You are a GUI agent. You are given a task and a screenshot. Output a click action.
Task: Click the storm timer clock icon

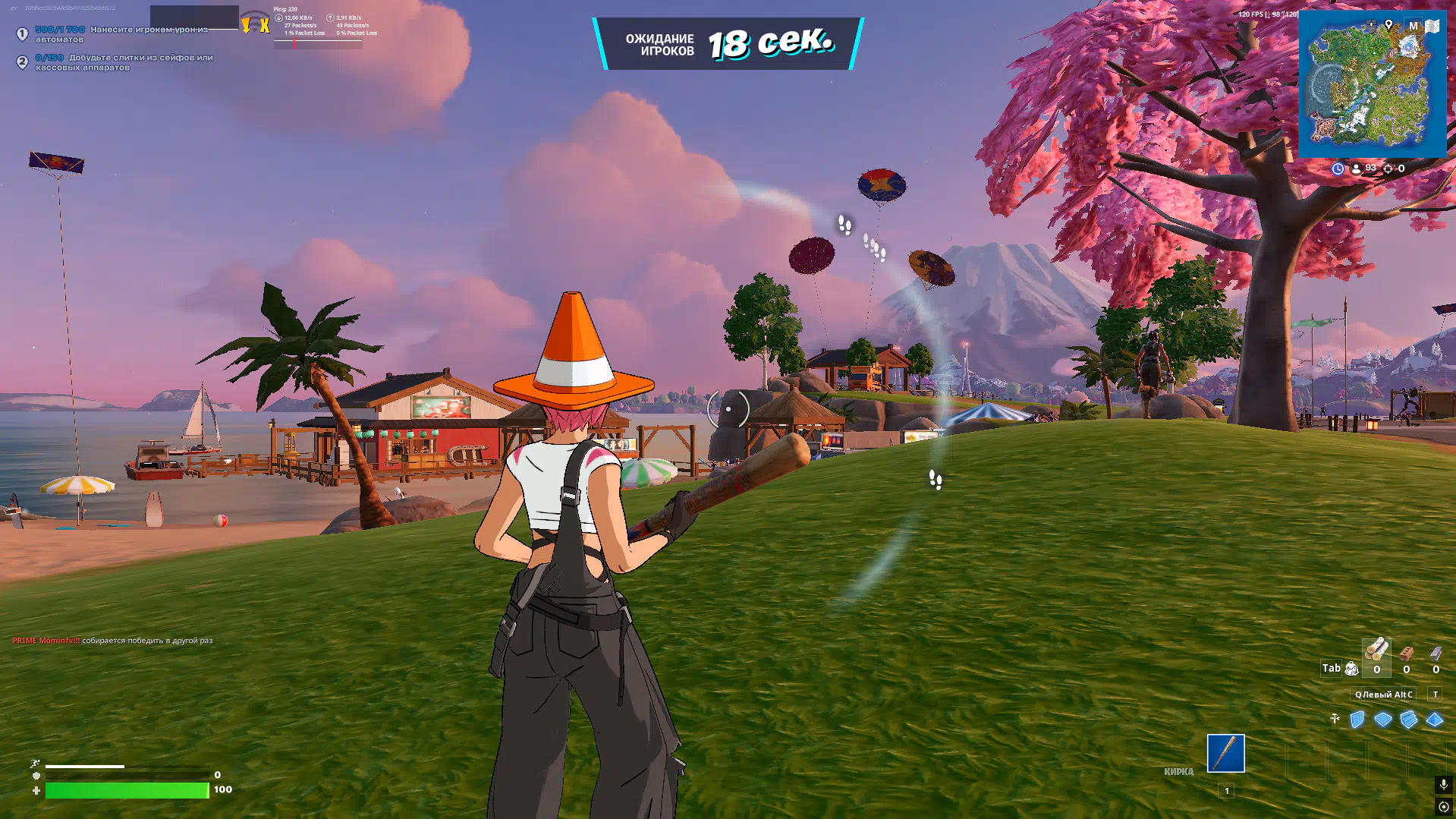tap(1338, 169)
